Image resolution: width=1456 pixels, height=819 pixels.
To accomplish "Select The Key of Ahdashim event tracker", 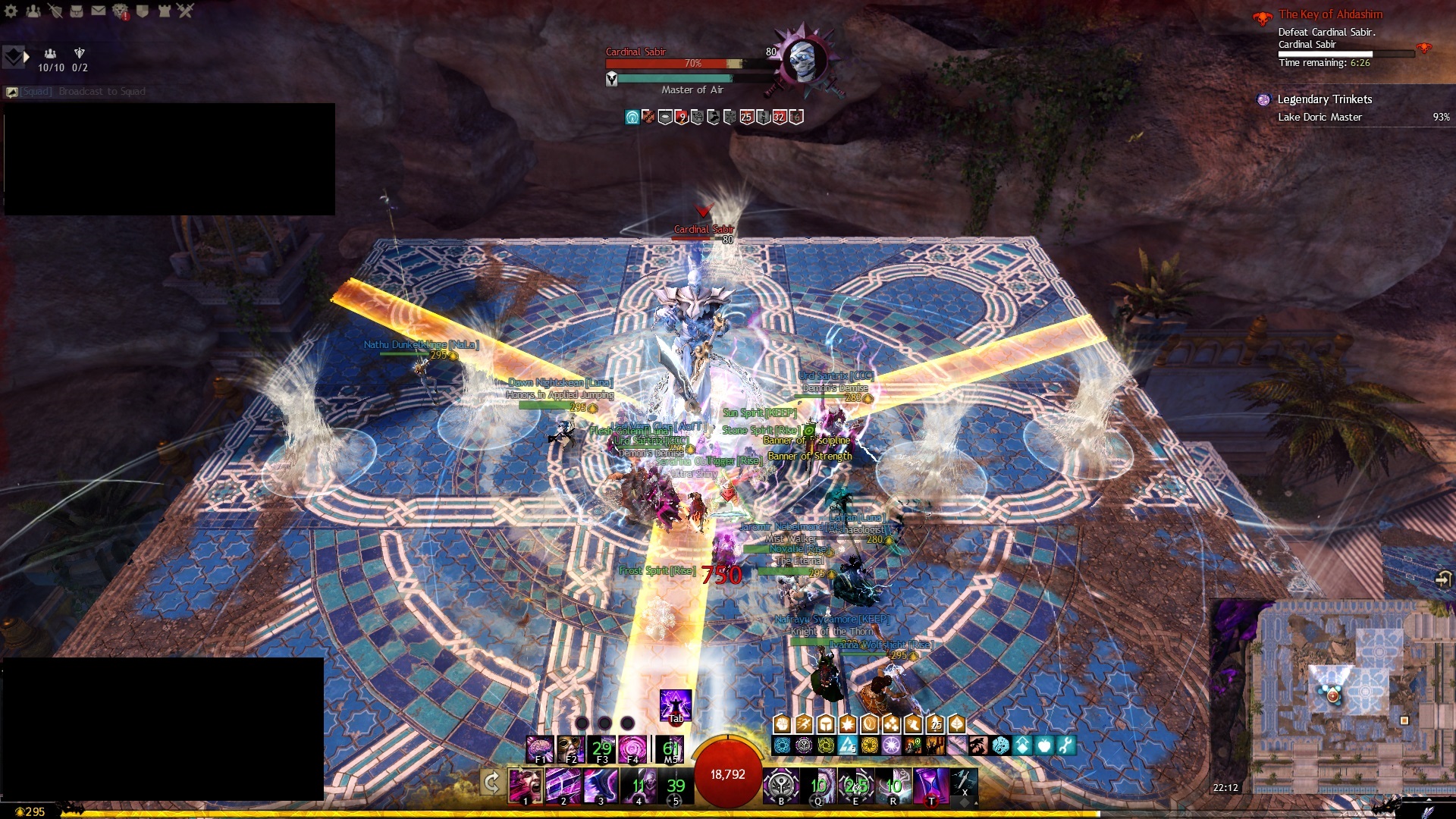I will 1330,14.
